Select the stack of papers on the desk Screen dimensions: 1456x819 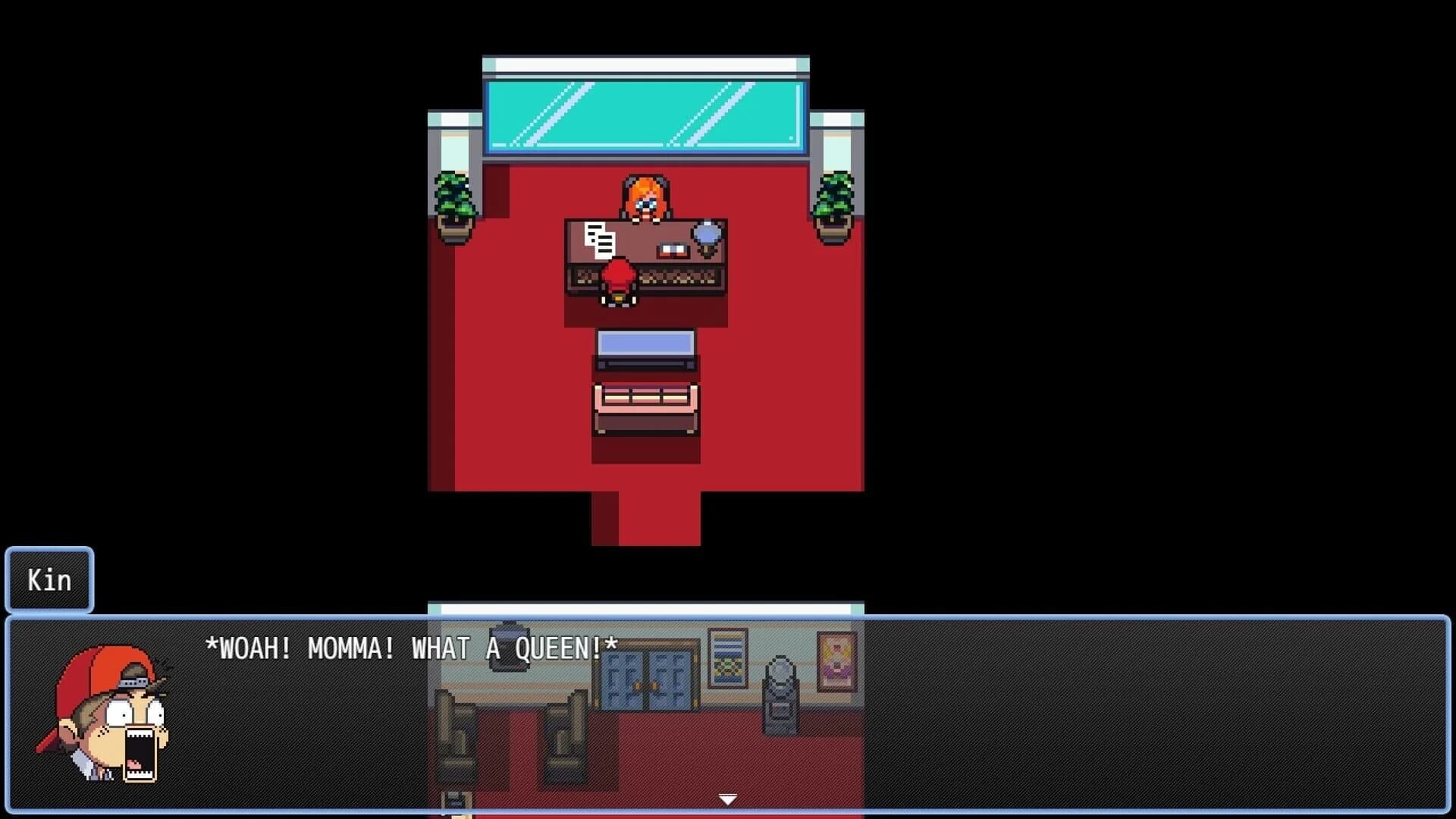[601, 240]
